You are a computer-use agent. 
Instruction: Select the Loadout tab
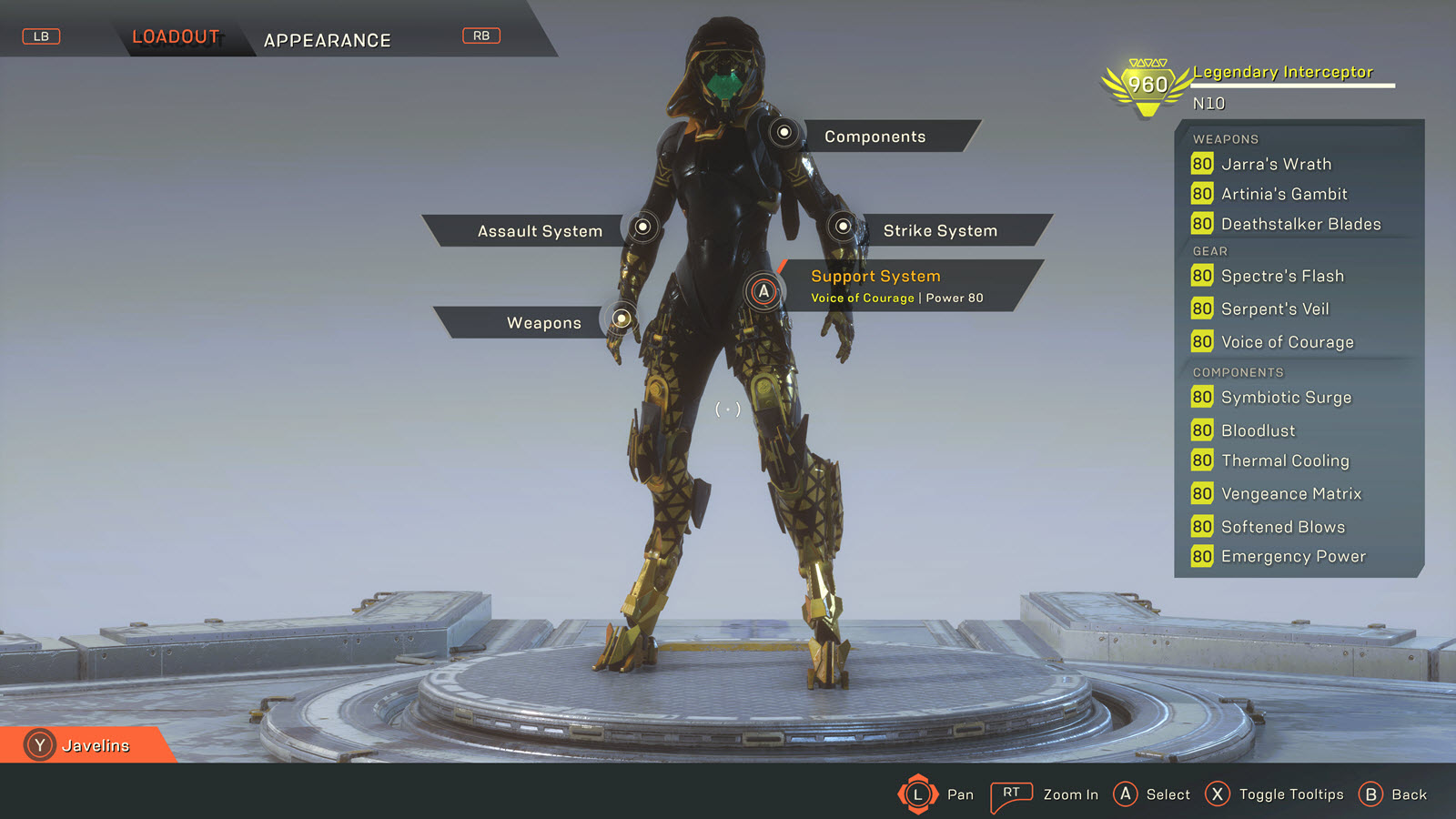click(176, 37)
